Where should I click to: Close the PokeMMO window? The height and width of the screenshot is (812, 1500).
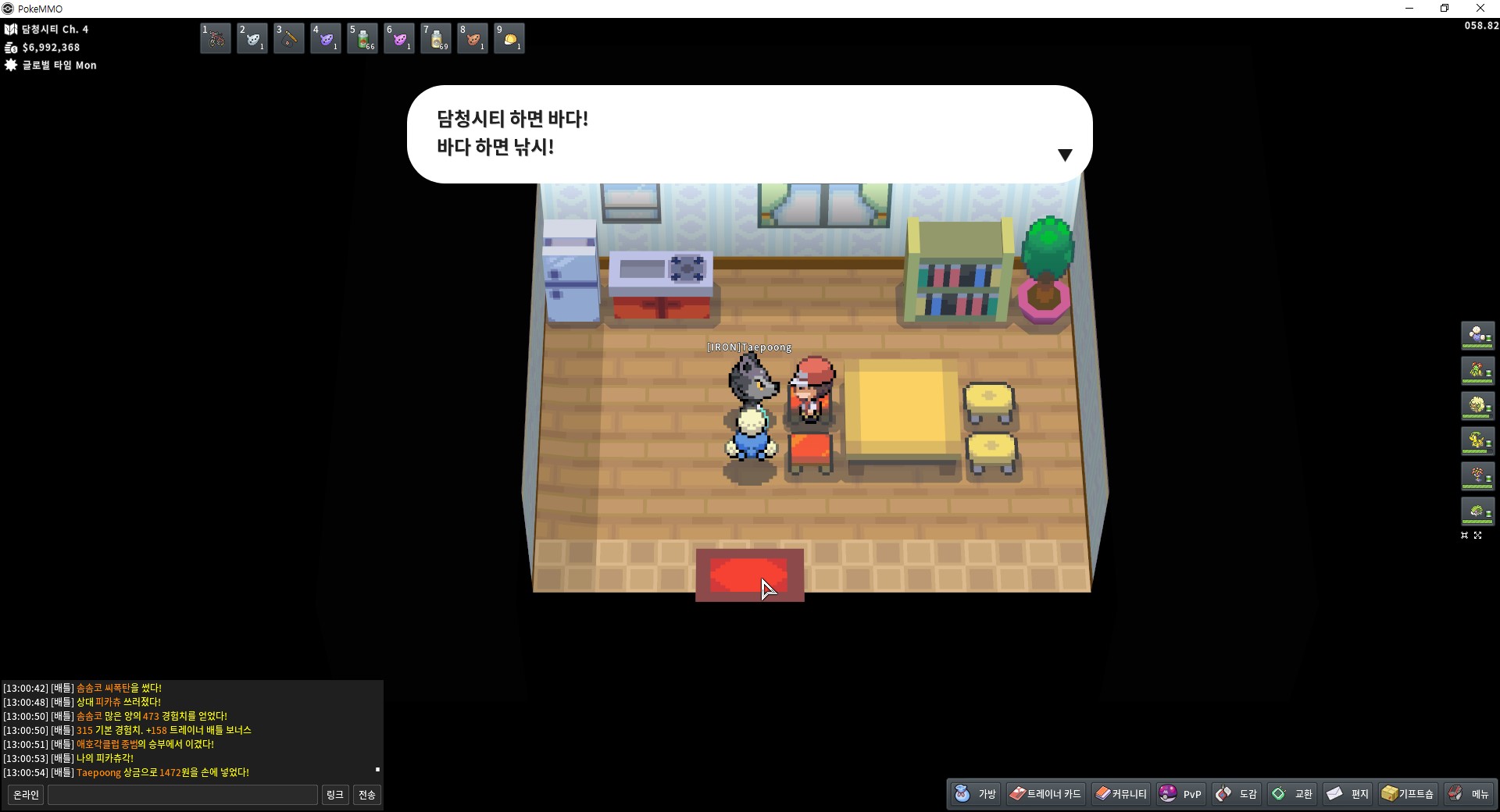(1480, 9)
